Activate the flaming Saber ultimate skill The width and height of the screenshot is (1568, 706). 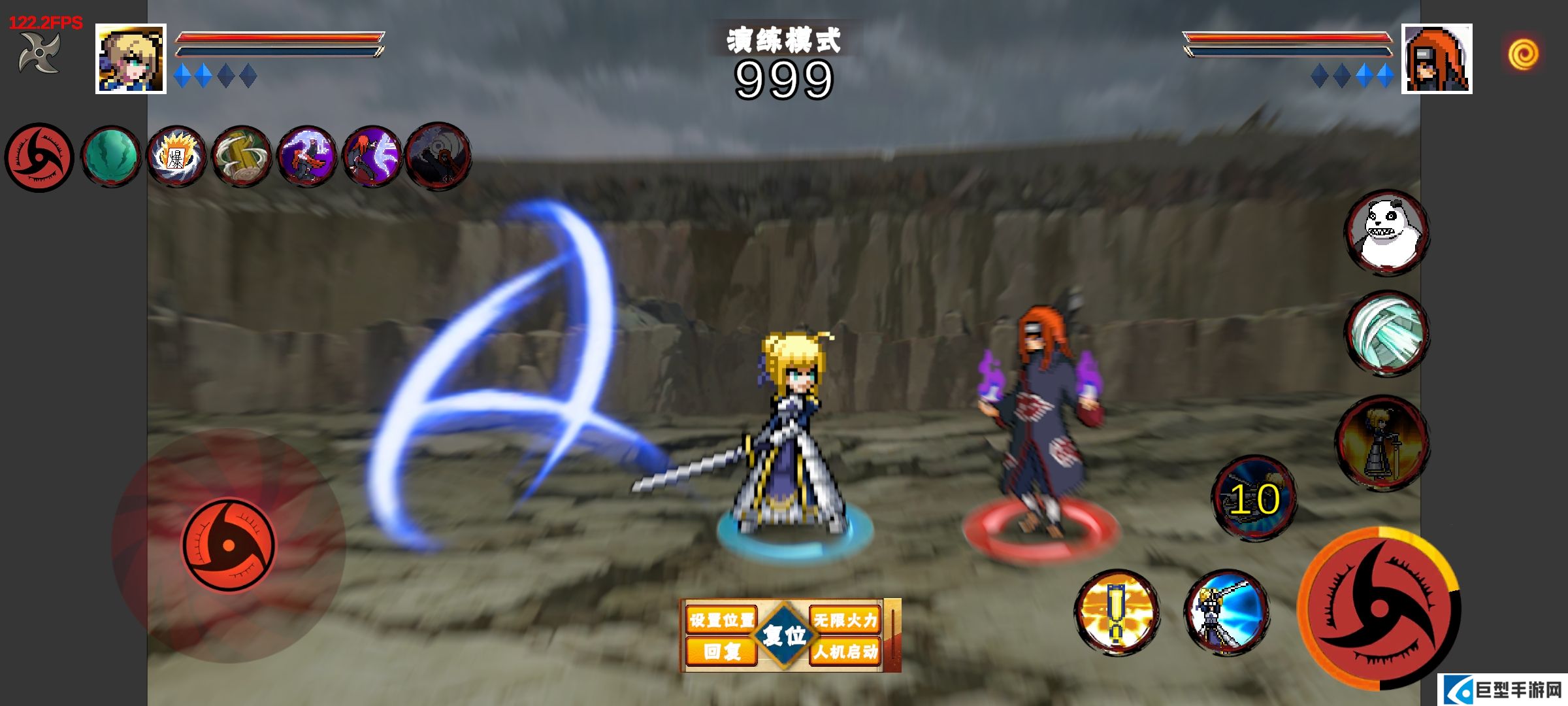tap(1381, 443)
